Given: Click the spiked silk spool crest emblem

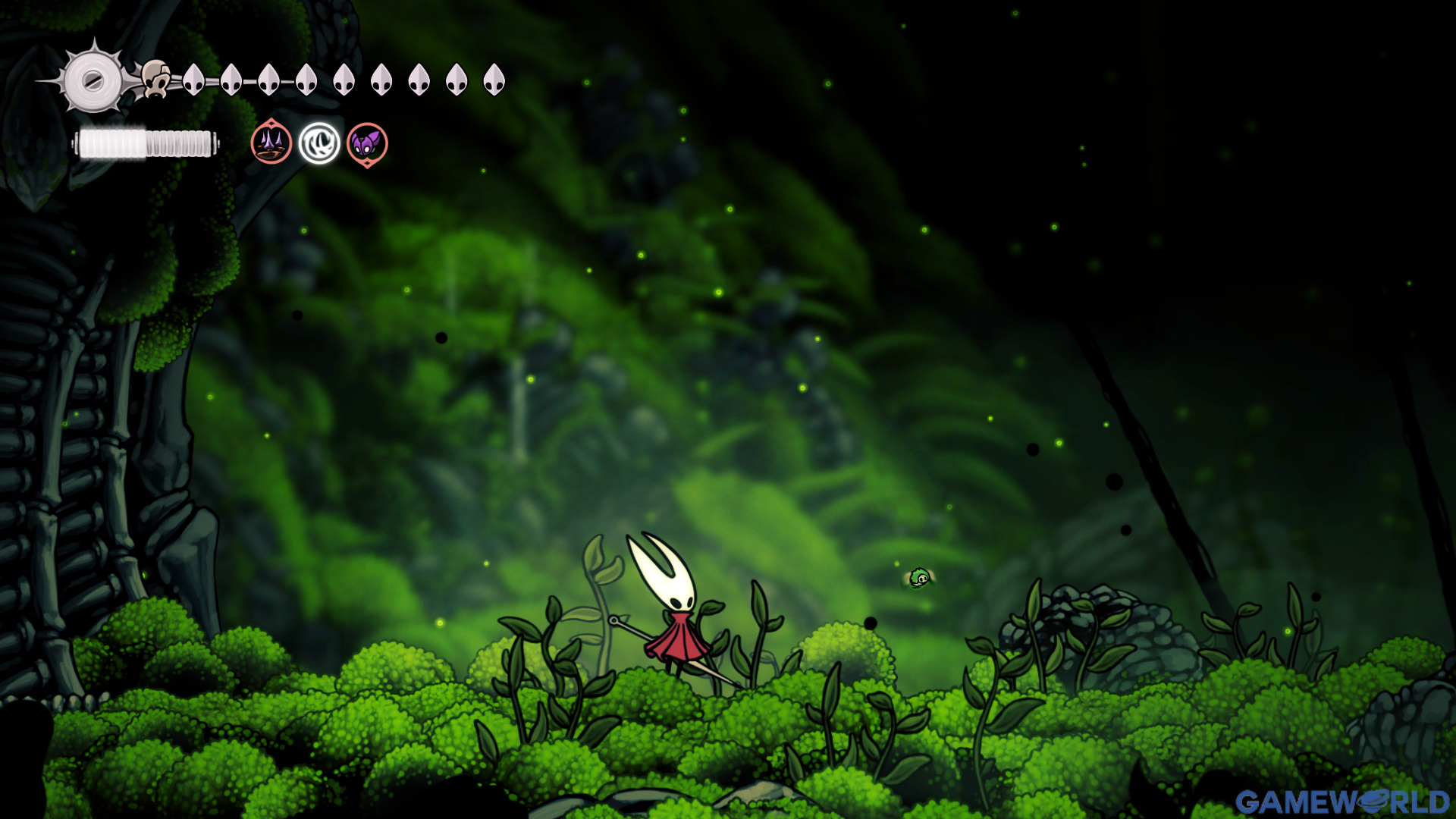Looking at the screenshot, I should click(93, 80).
